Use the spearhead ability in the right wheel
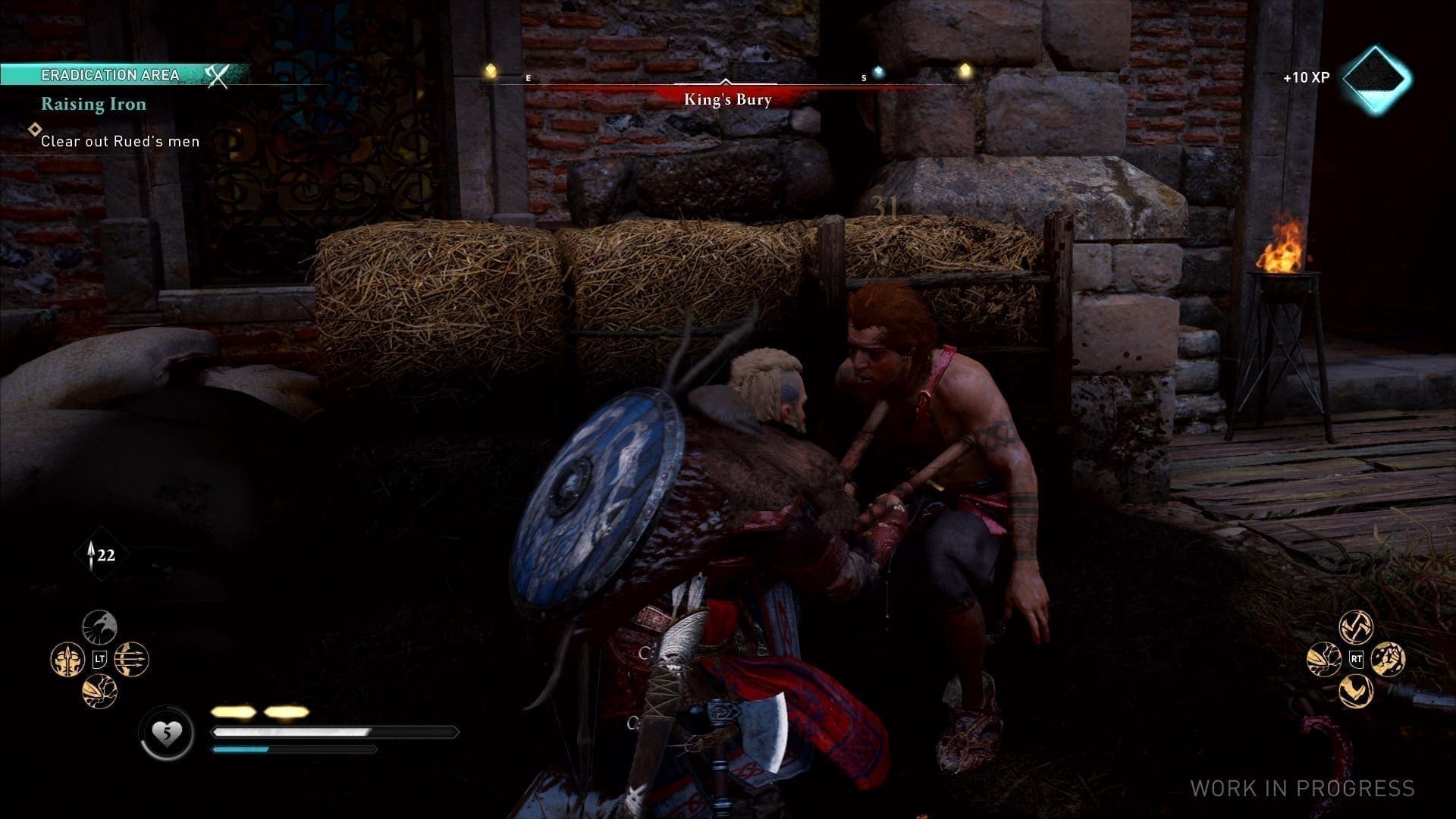1456x819 pixels. pos(1324,659)
